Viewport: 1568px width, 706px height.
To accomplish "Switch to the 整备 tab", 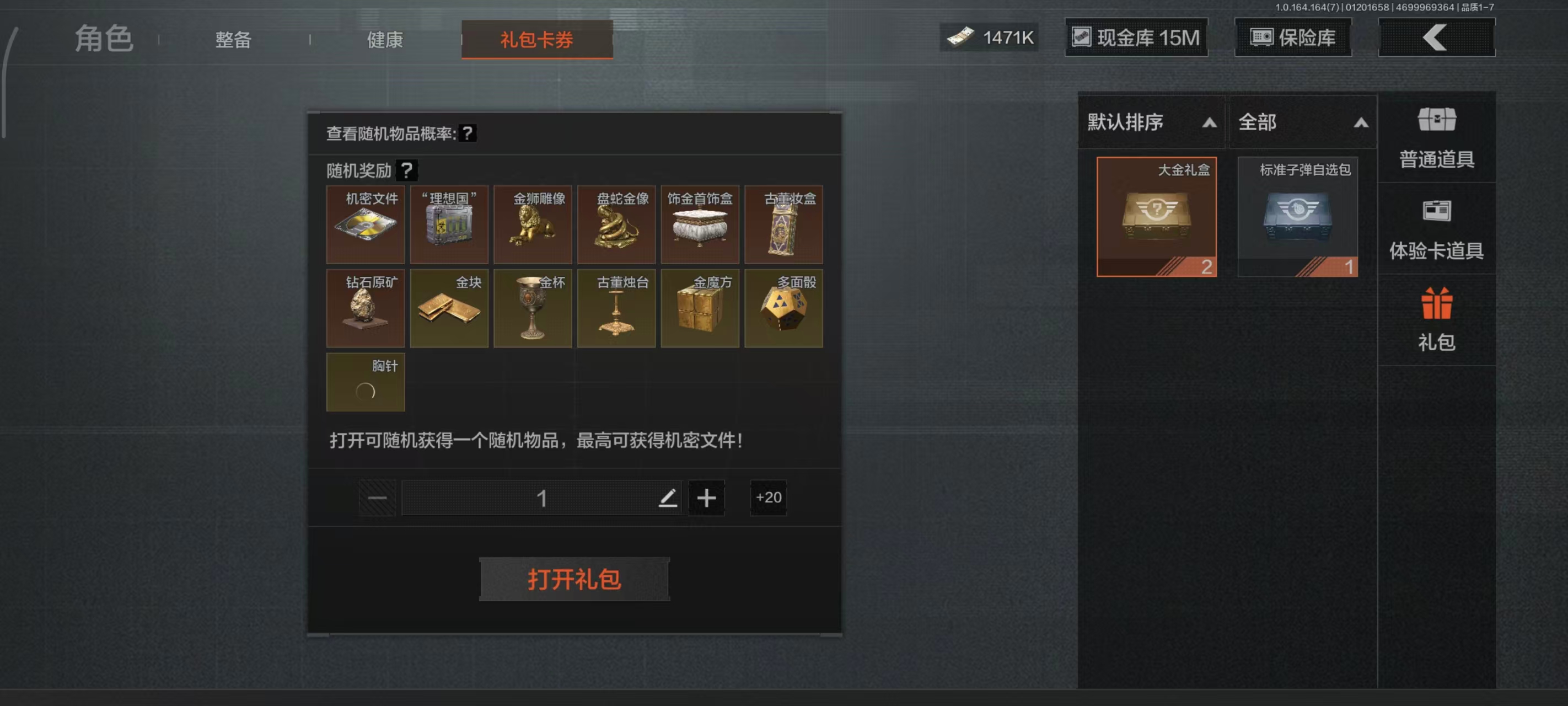I will coord(233,40).
